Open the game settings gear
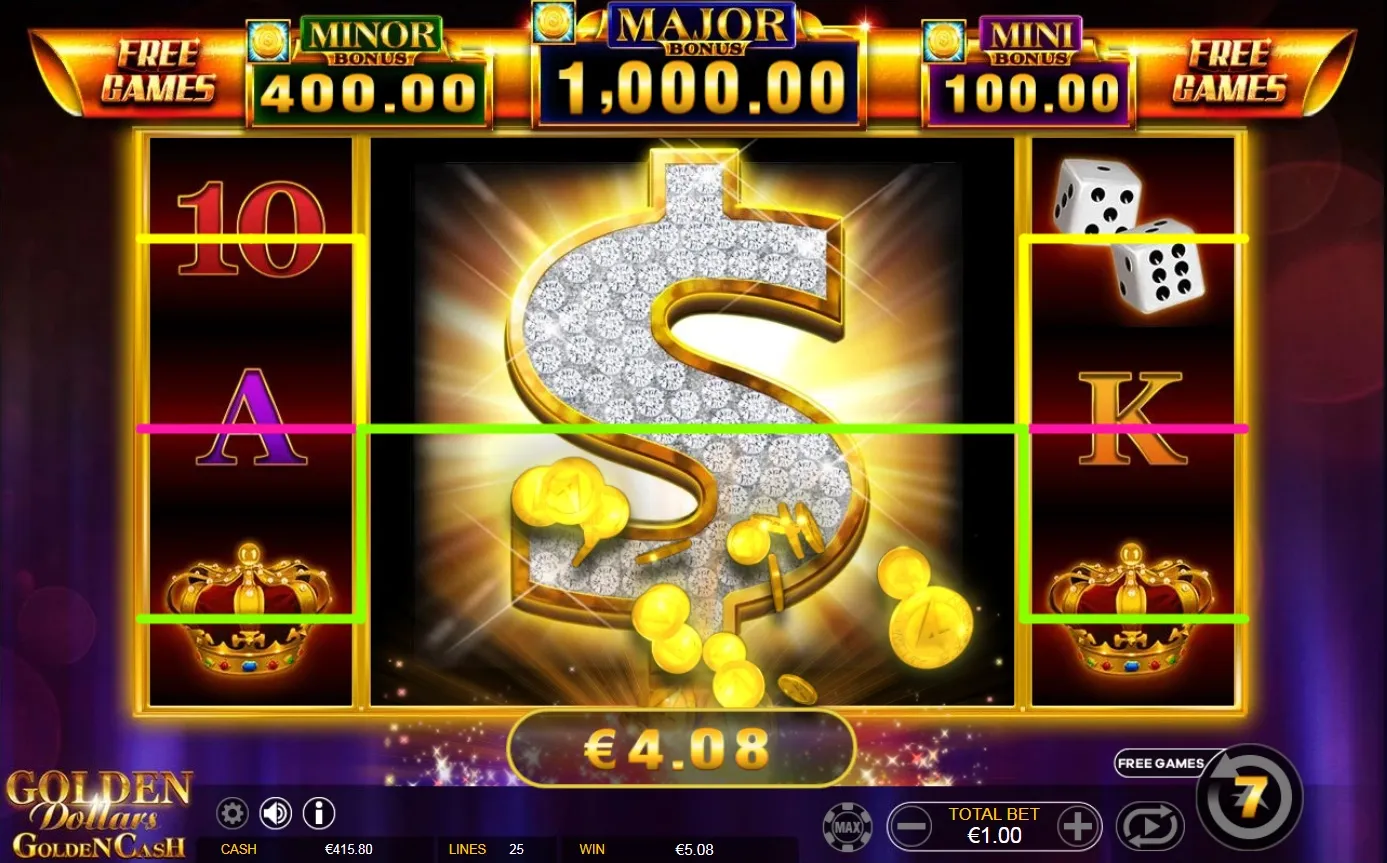Image resolution: width=1387 pixels, height=863 pixels. (232, 813)
